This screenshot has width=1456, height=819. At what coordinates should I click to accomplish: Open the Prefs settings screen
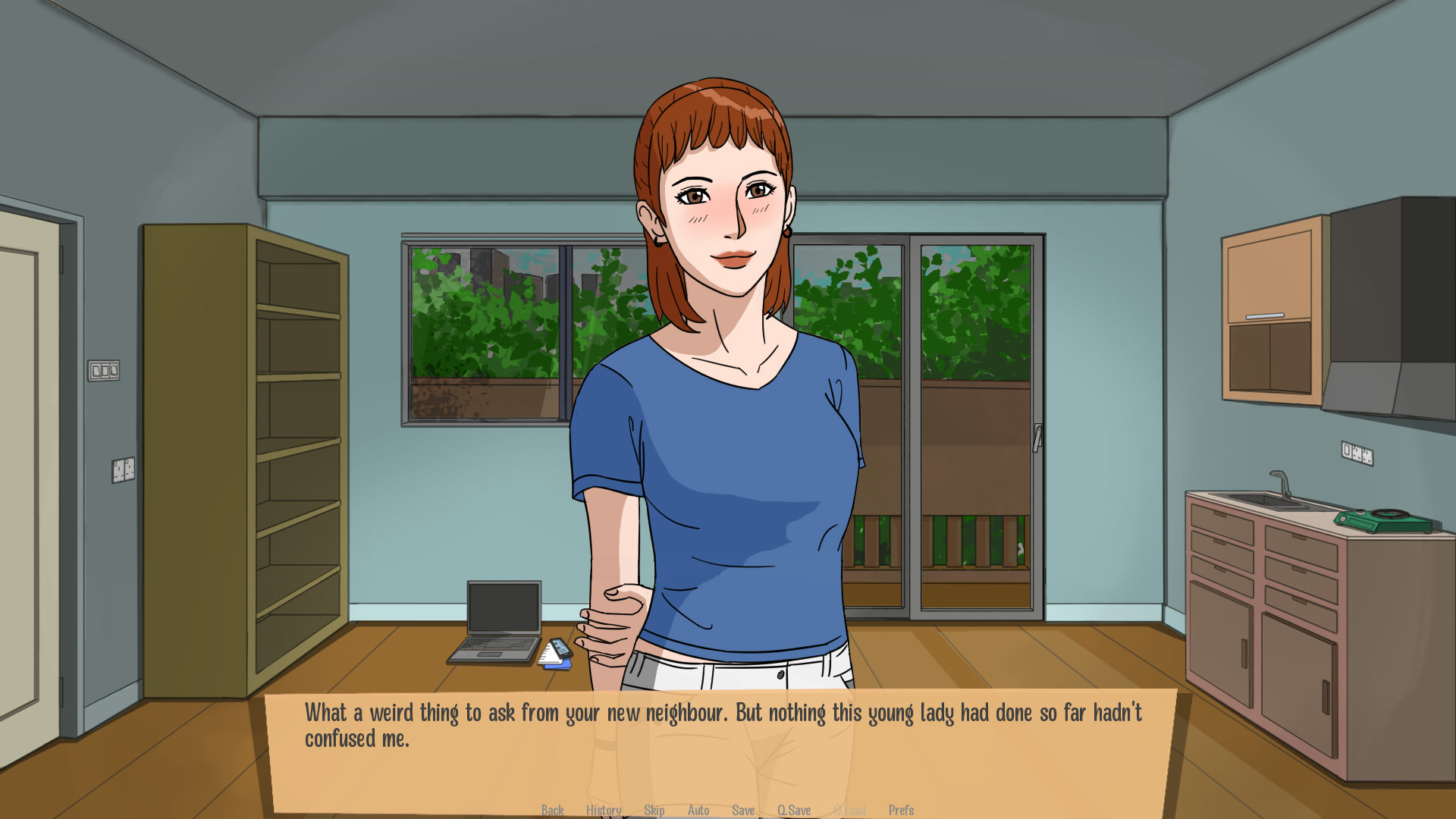902,809
